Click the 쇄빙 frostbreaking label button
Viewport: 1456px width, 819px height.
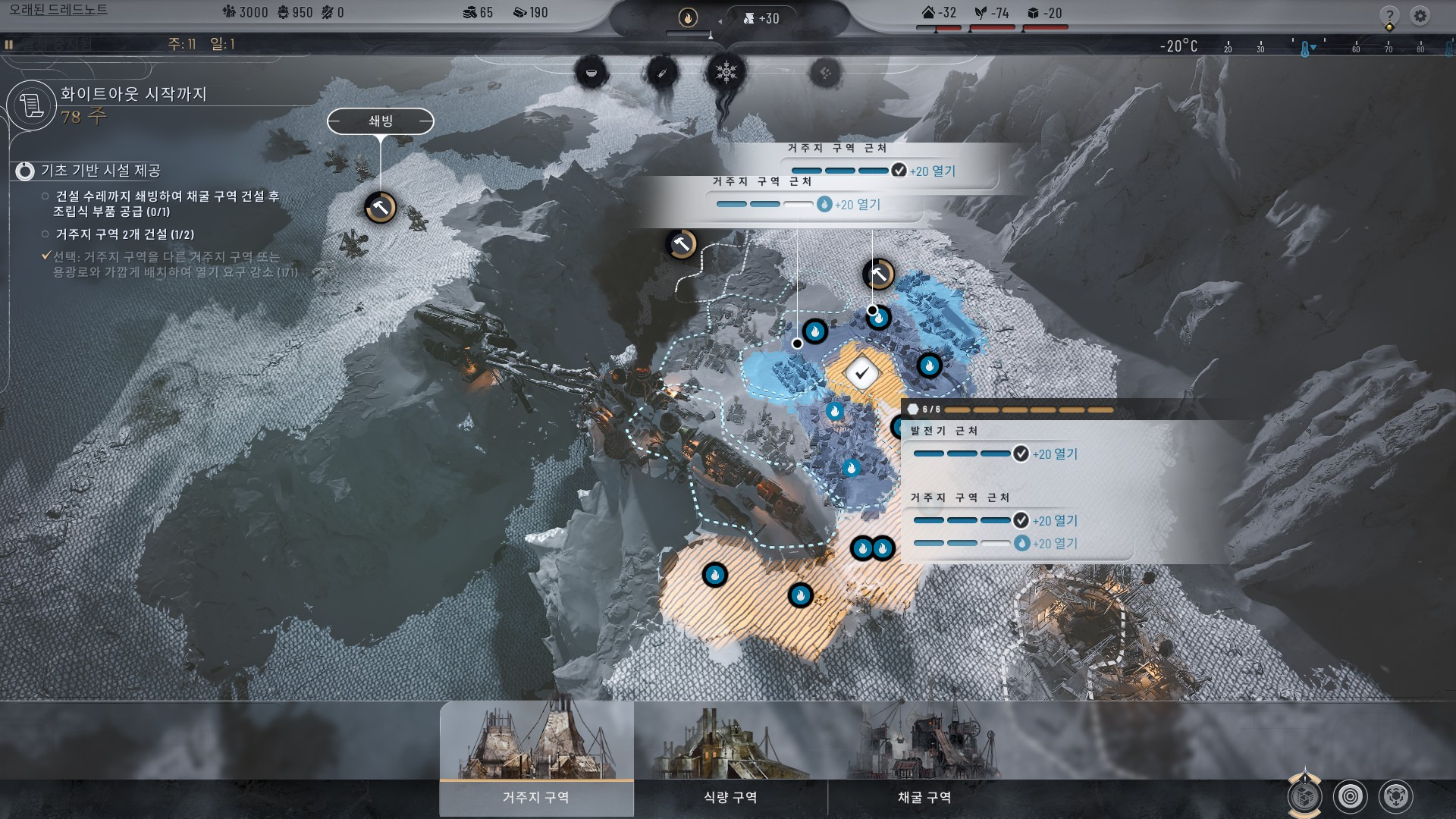click(381, 121)
